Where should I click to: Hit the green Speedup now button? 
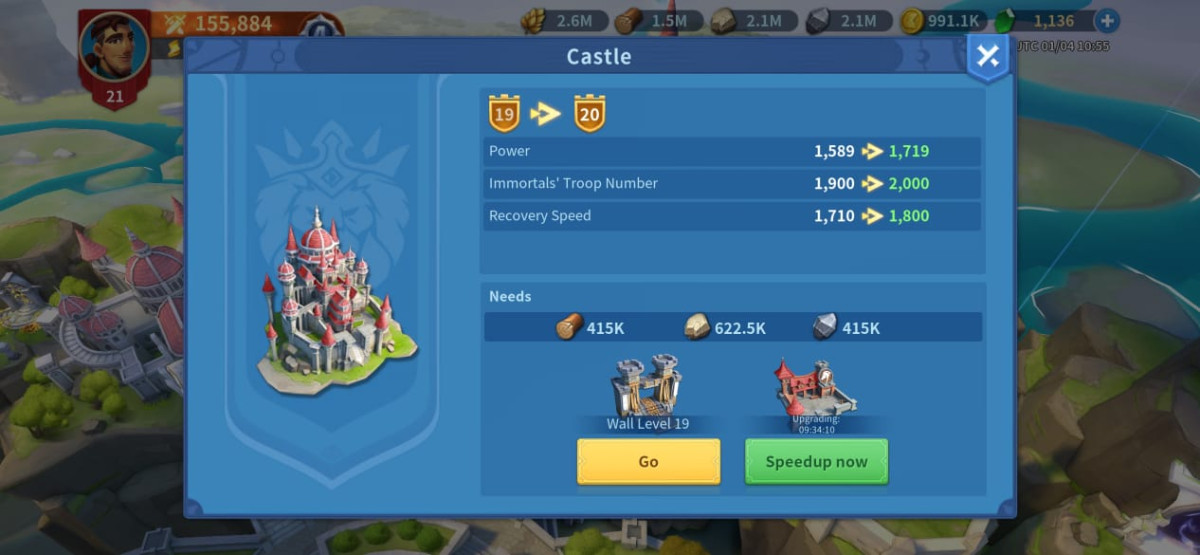816,461
